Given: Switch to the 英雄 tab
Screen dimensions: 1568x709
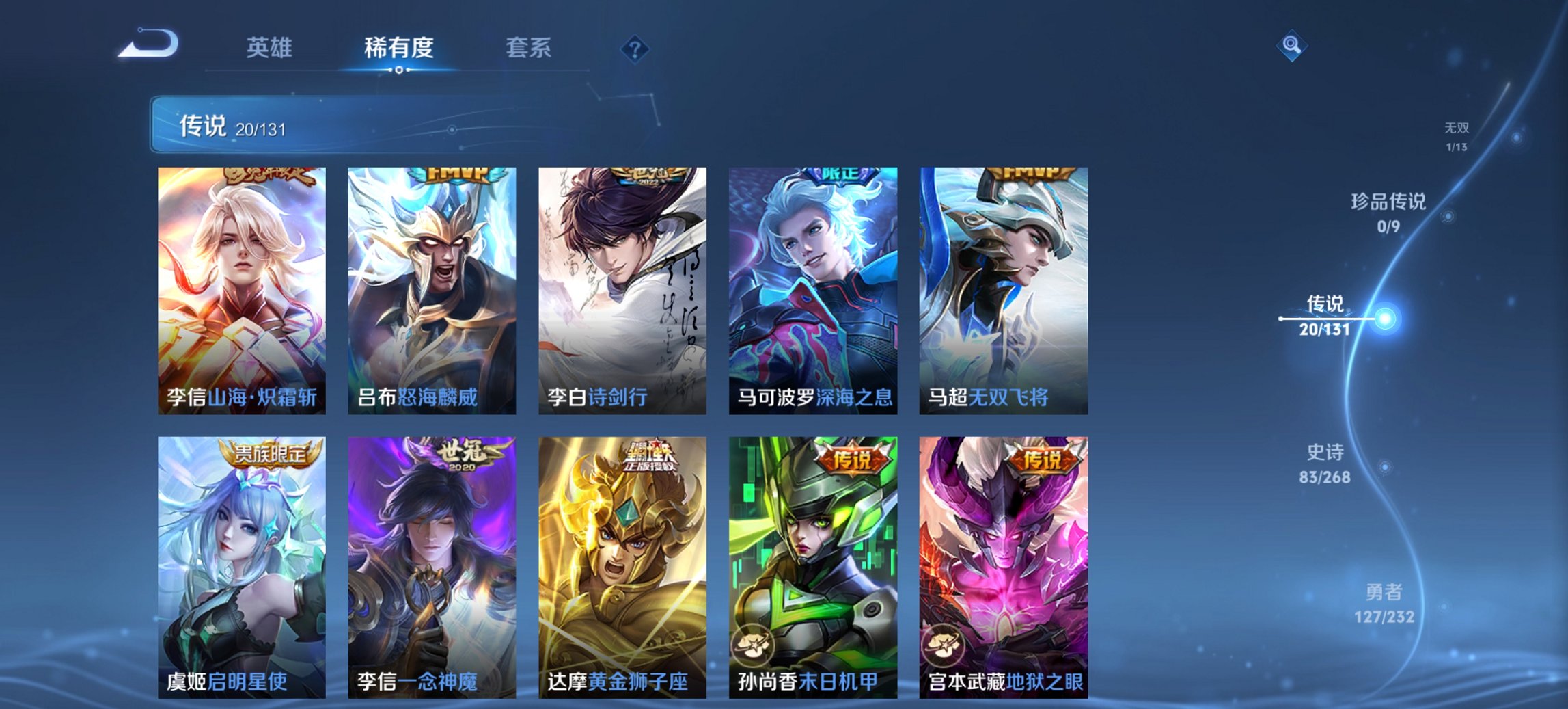Looking at the screenshot, I should click(271, 48).
